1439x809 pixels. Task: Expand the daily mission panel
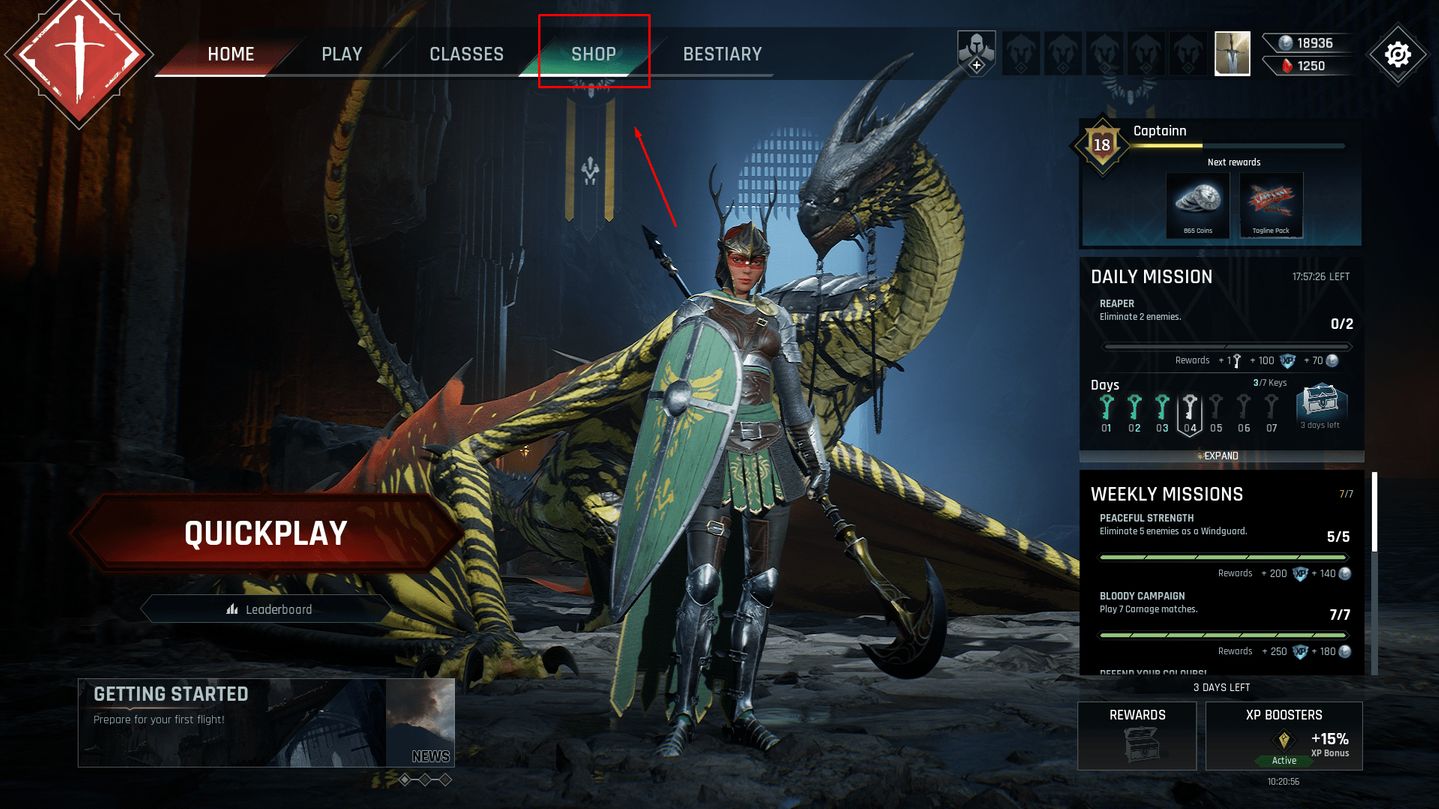coord(1220,456)
